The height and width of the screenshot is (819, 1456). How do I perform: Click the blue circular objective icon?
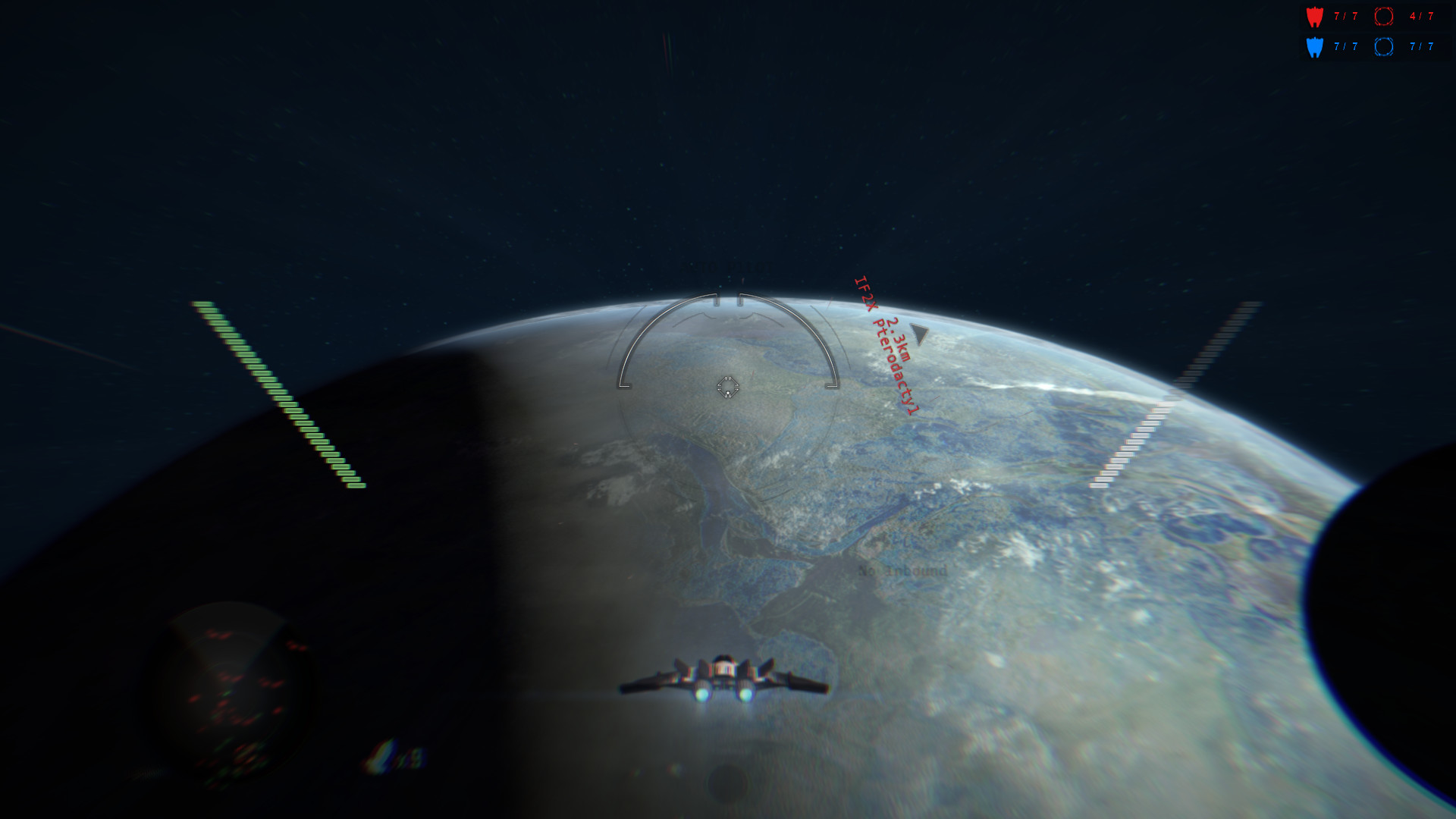pyautogui.click(x=1383, y=45)
